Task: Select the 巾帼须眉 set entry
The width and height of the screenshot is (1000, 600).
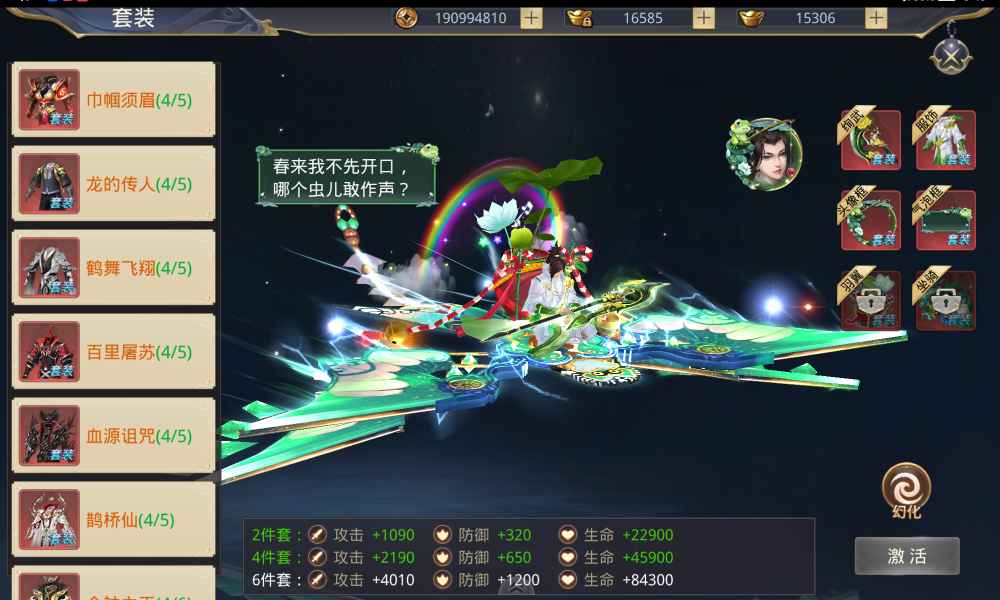Action: point(113,100)
